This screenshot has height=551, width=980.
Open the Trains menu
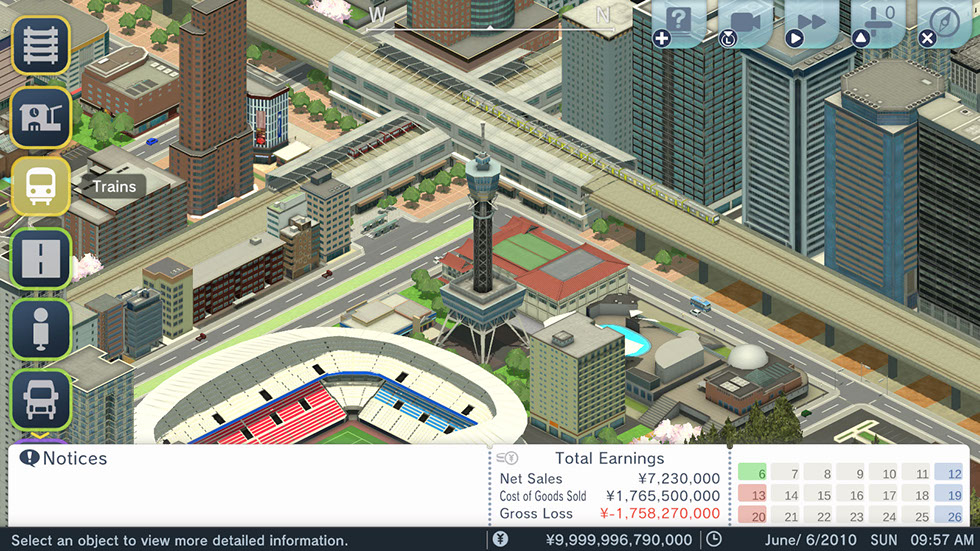tap(41, 186)
